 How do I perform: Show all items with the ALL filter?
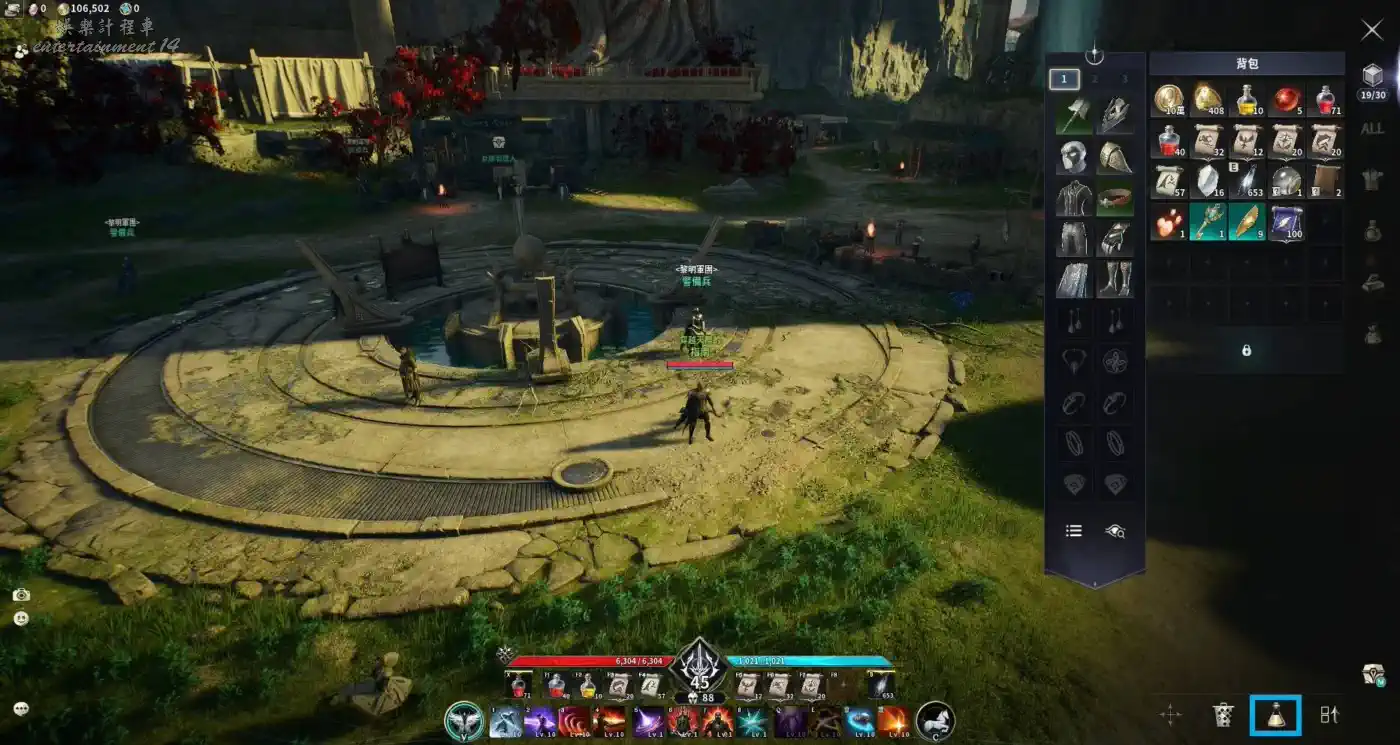[1372, 129]
